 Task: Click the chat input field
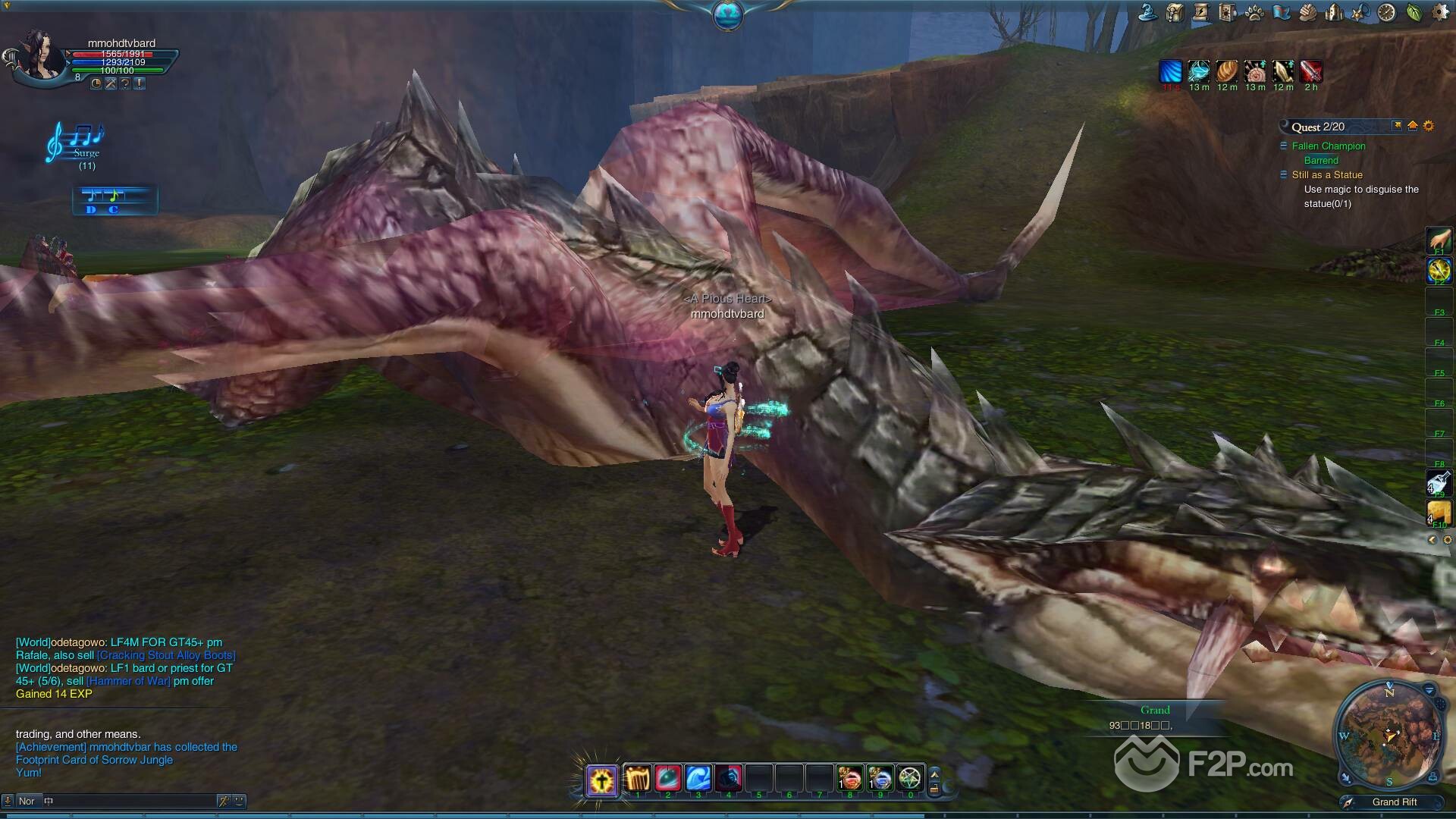(x=129, y=801)
